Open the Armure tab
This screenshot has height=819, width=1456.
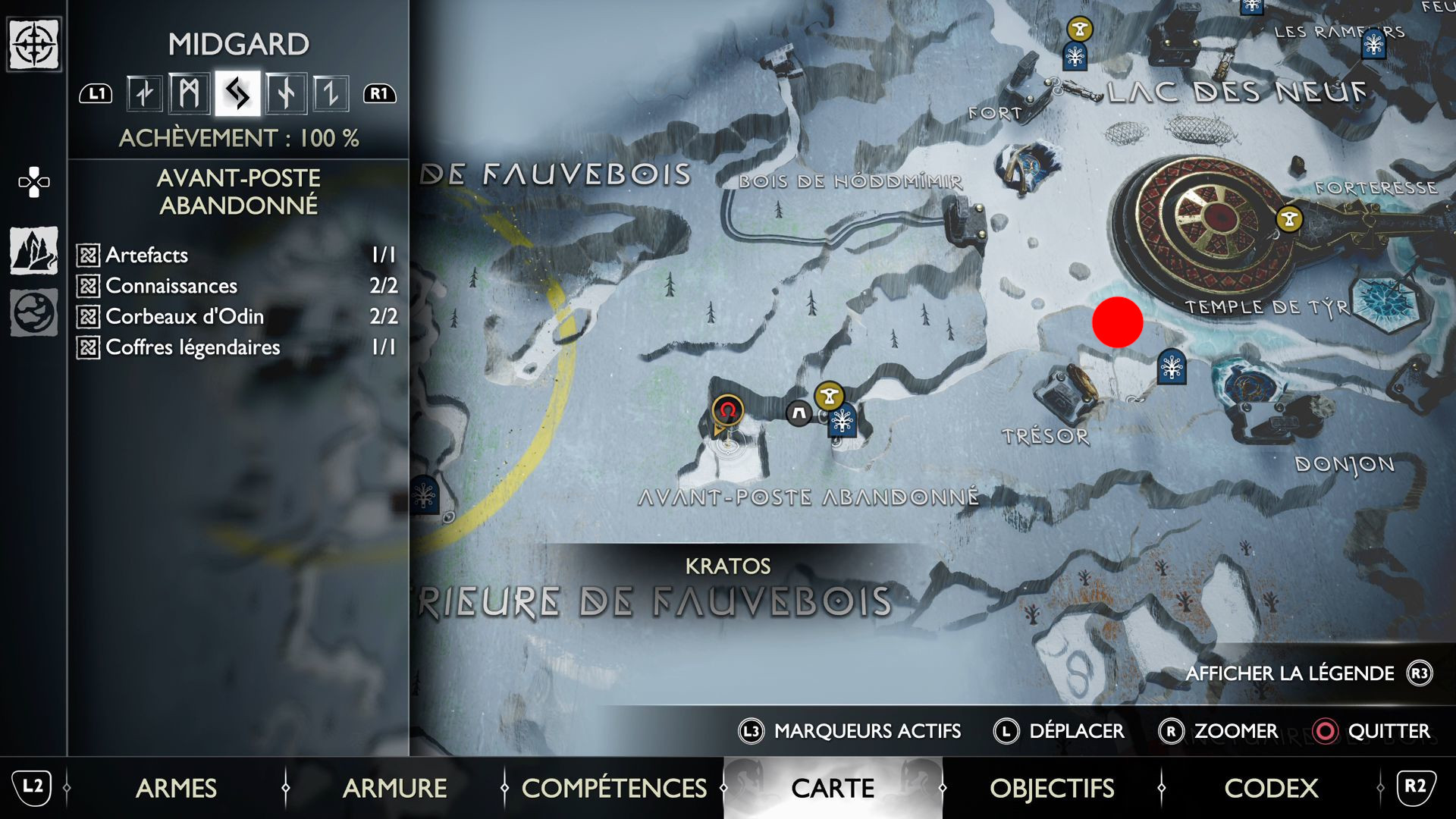click(x=394, y=788)
